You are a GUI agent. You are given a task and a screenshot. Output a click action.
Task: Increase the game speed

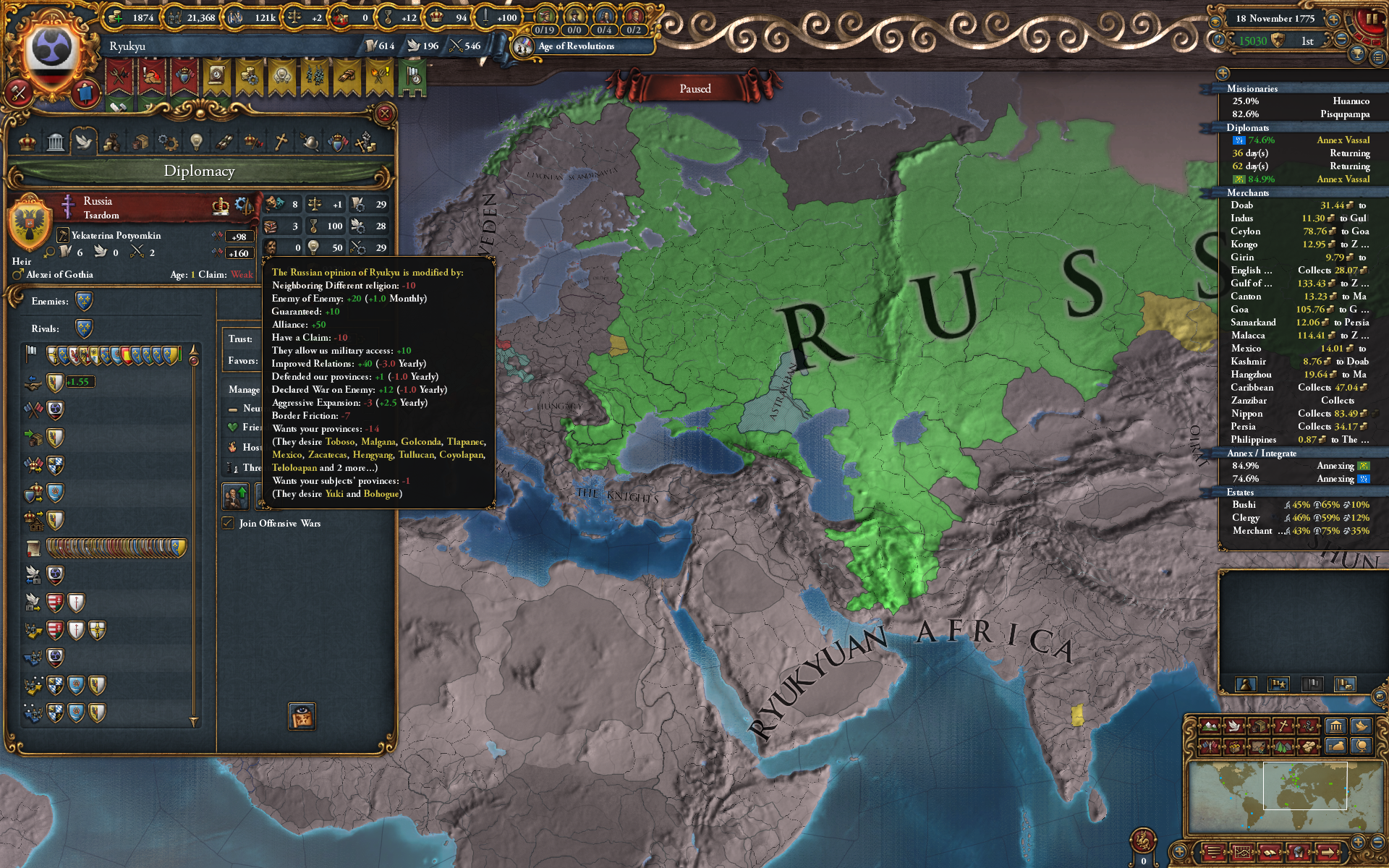[1333, 20]
